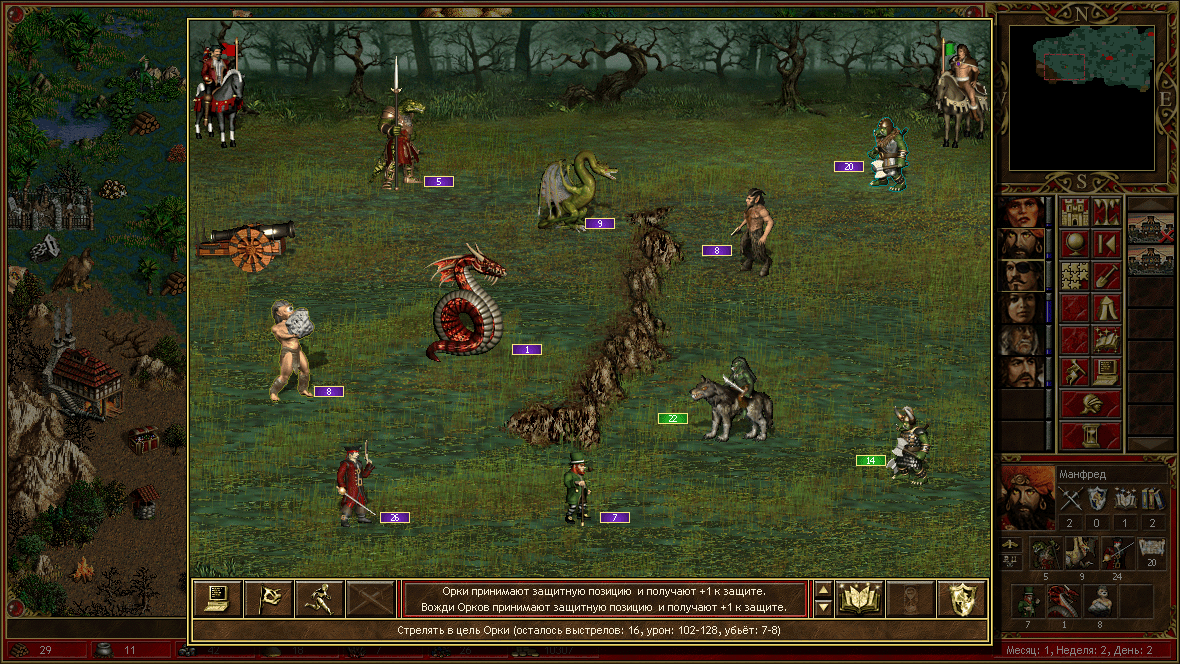Screen dimensions: 1180x664
Task: End turn with the side-panel hourglass button
Action: pos(1090,436)
